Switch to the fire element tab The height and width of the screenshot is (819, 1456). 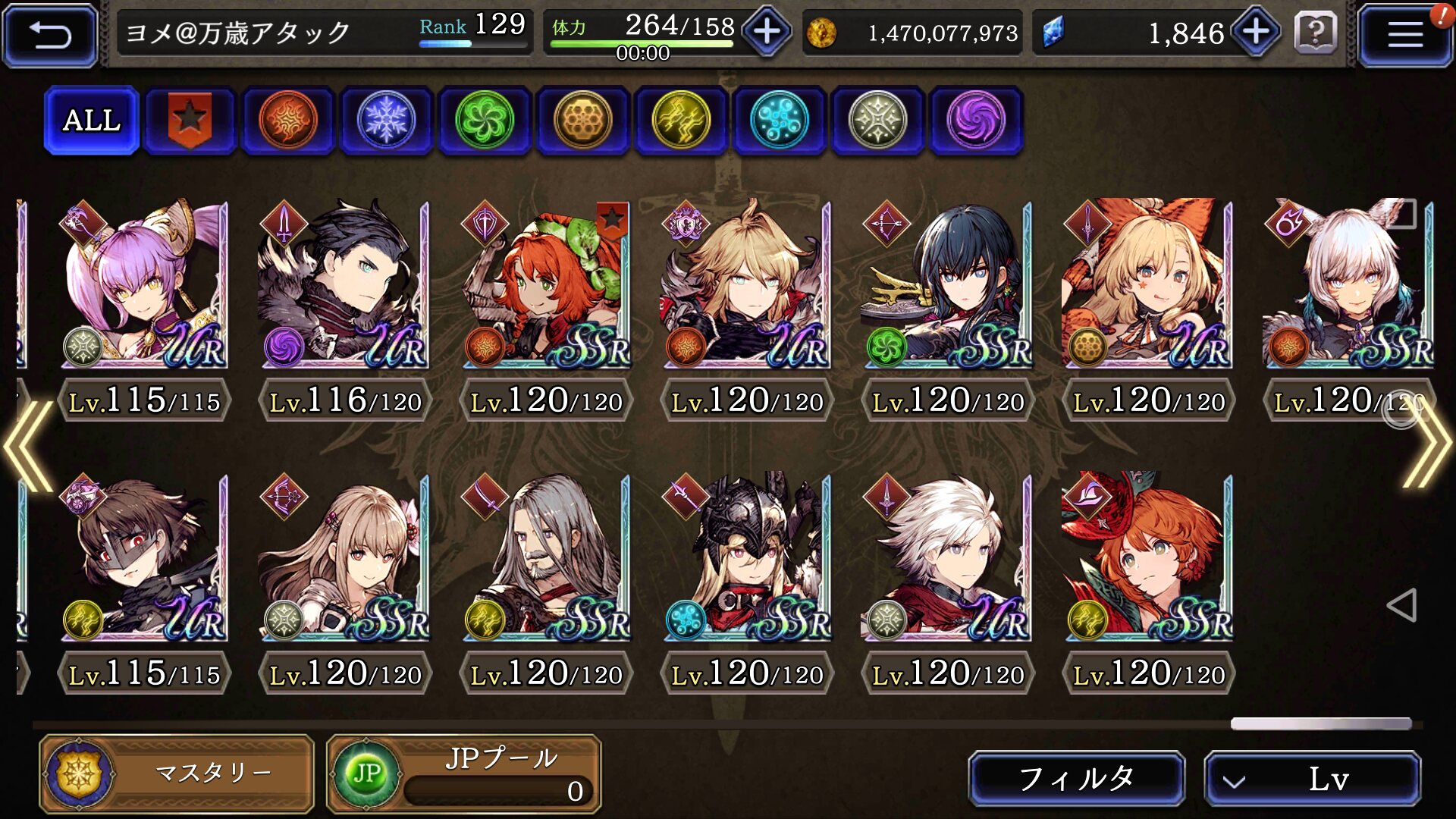(x=288, y=120)
